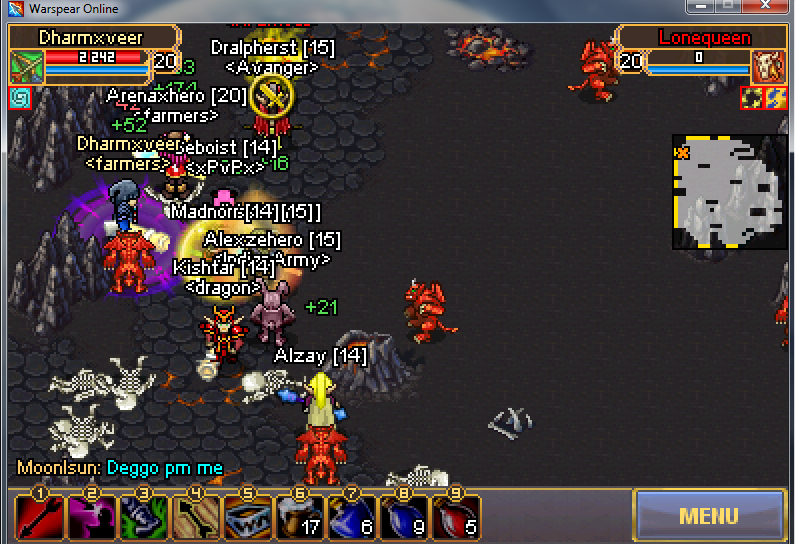Select the scroll item in slot 4
The height and width of the screenshot is (544, 795).
[194, 518]
